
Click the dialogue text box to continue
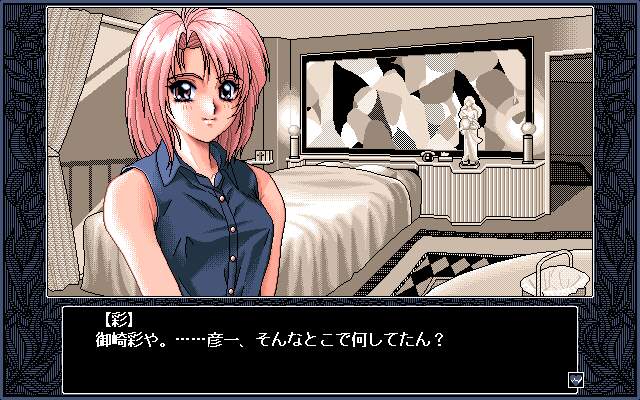point(319,349)
